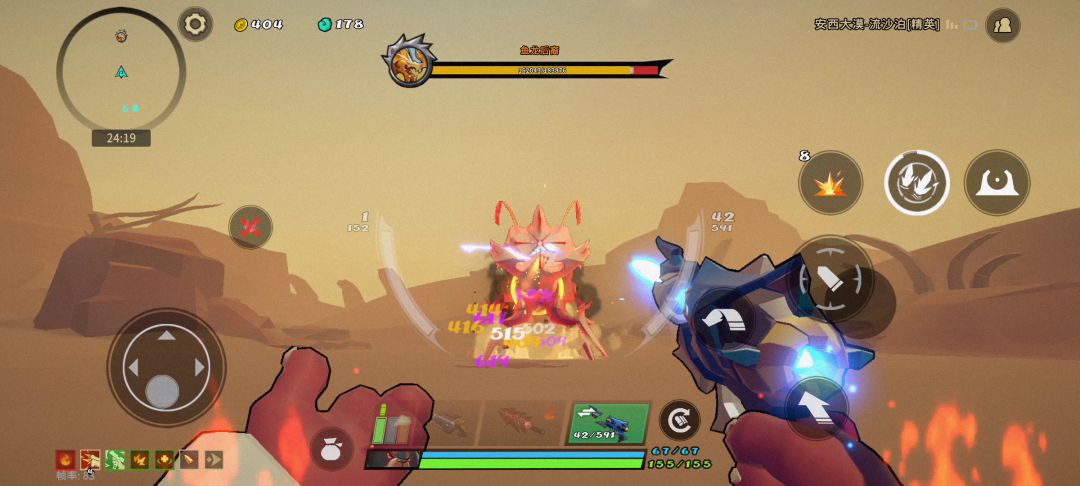The width and height of the screenshot is (1080, 486).
Task: Fire with the bullet crosshair button
Action: (830, 279)
